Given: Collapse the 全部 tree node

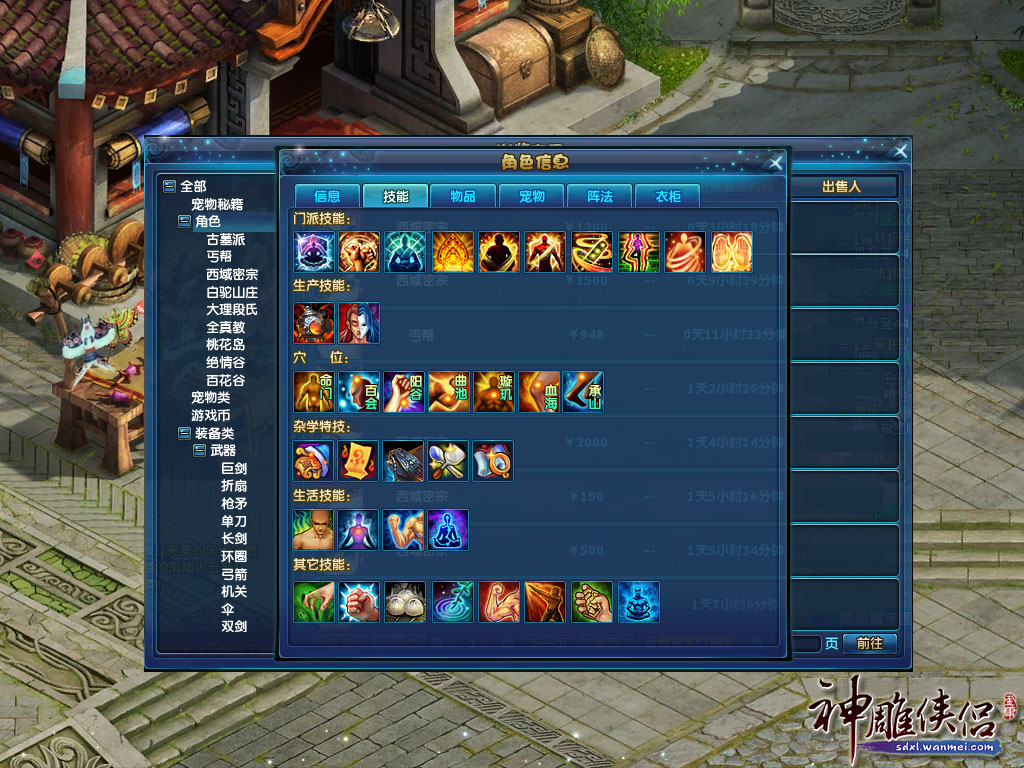Looking at the screenshot, I should click(x=169, y=186).
